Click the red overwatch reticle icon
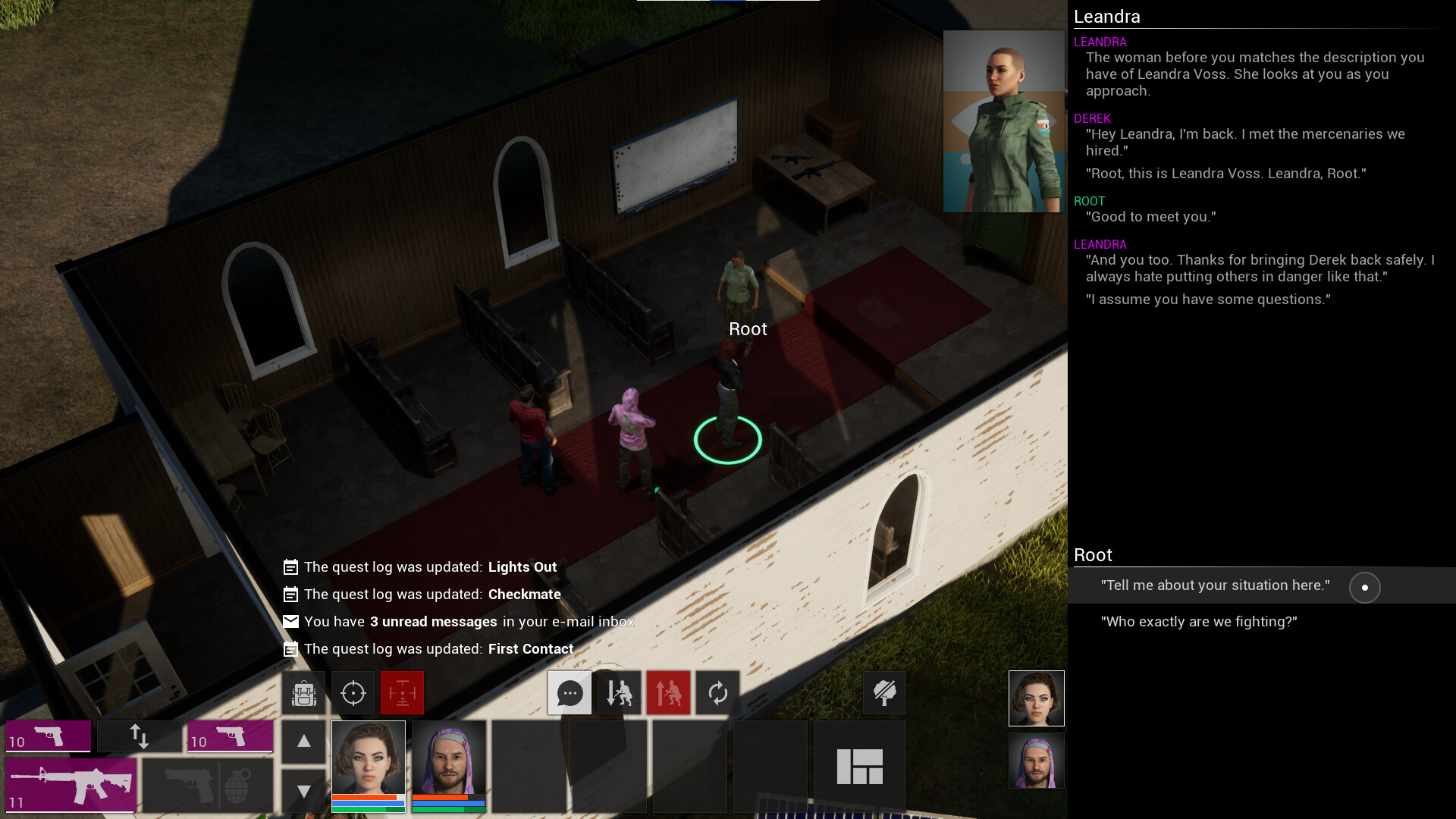1456x819 pixels. 402,692
